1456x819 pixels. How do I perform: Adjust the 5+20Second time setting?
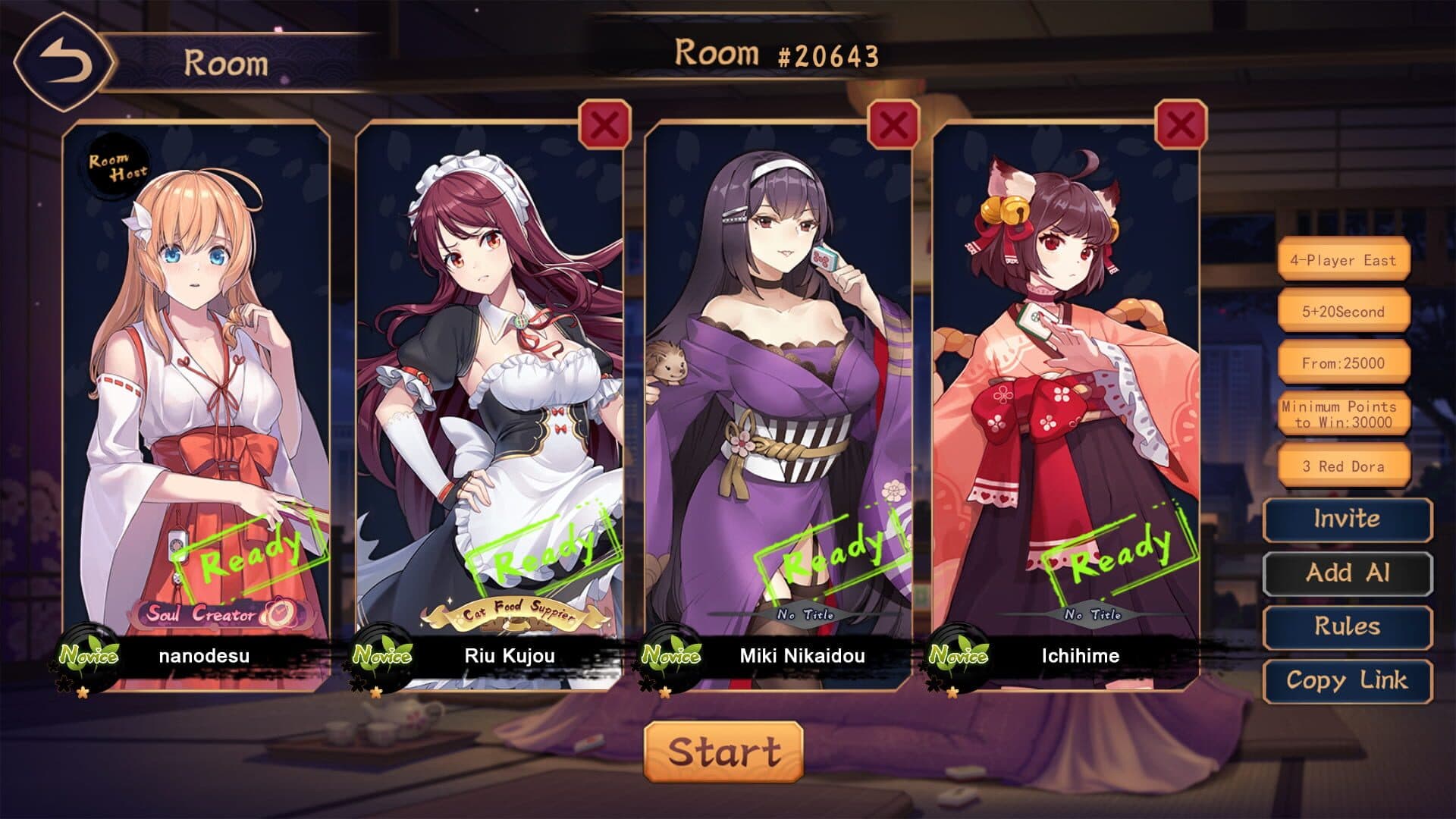tap(1343, 312)
